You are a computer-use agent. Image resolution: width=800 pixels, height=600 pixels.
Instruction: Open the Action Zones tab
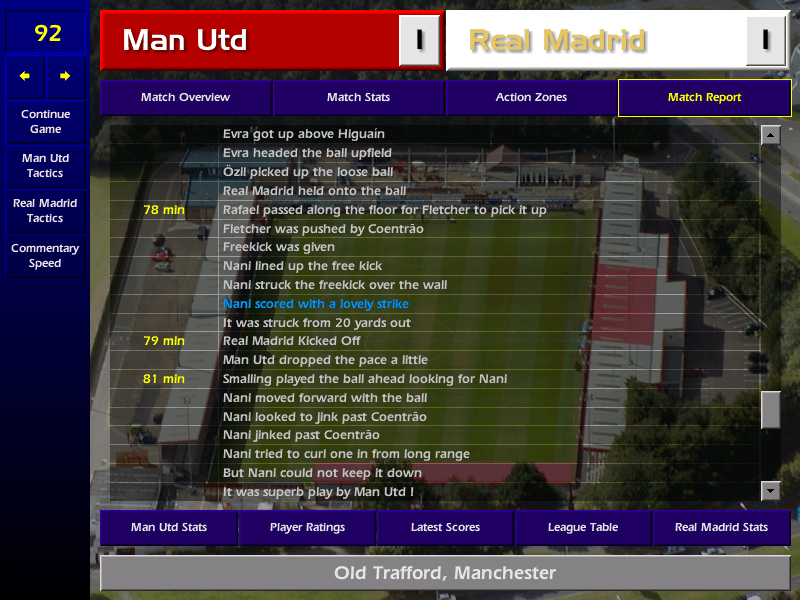pyautogui.click(x=531, y=98)
